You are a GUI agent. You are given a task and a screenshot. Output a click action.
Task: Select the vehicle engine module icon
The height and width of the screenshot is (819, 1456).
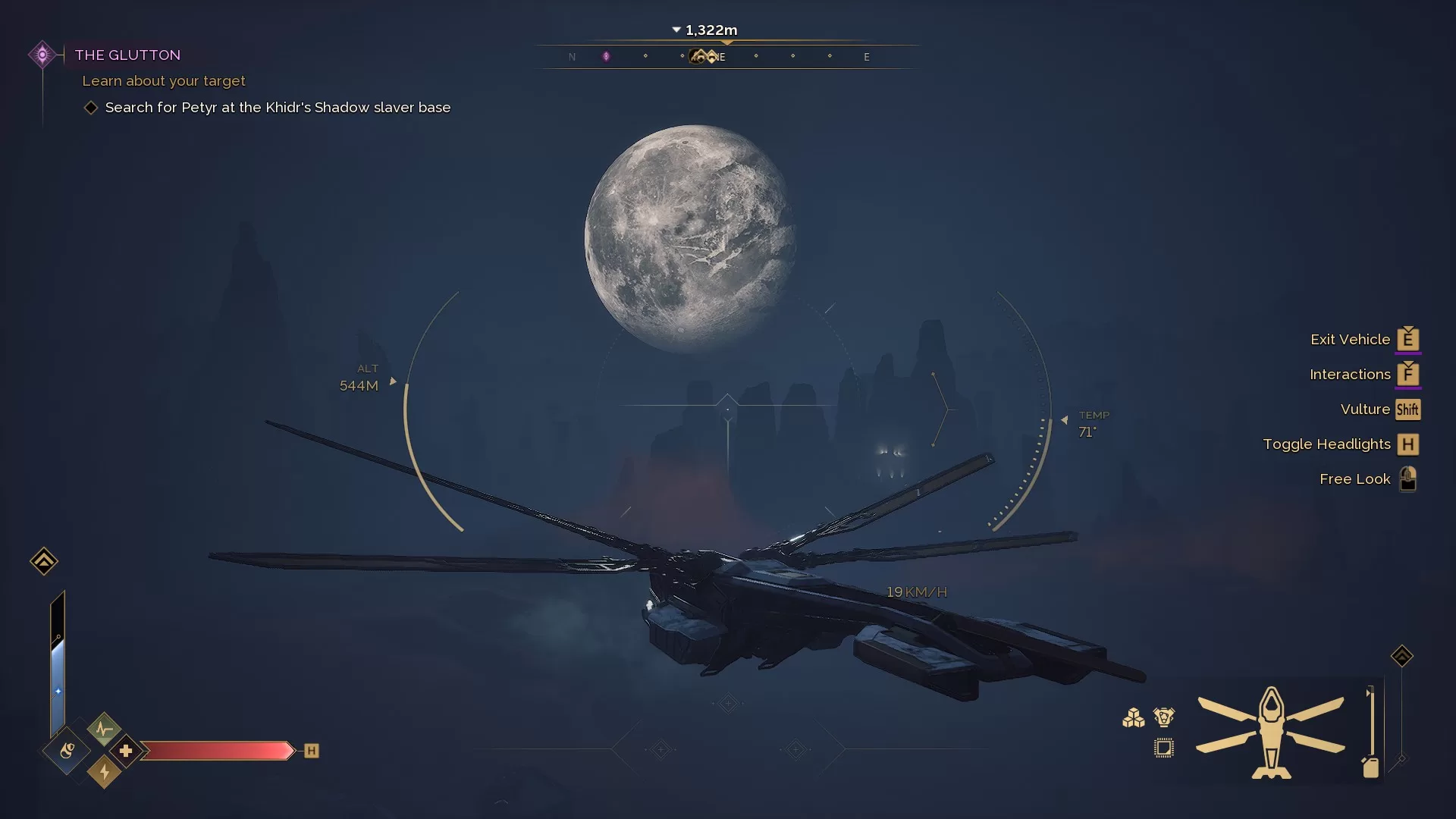1163,717
